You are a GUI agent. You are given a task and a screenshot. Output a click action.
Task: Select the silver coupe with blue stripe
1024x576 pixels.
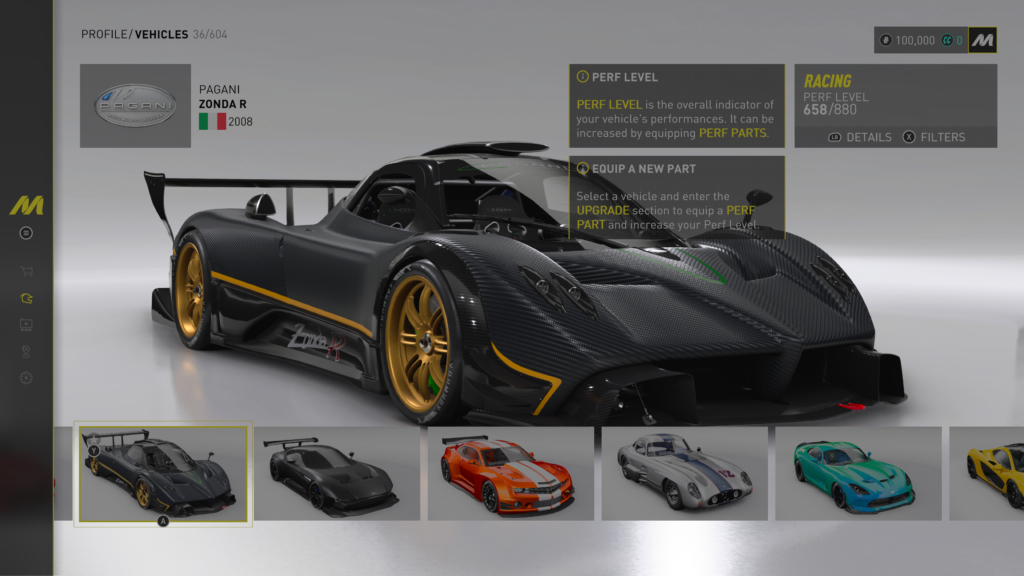684,473
